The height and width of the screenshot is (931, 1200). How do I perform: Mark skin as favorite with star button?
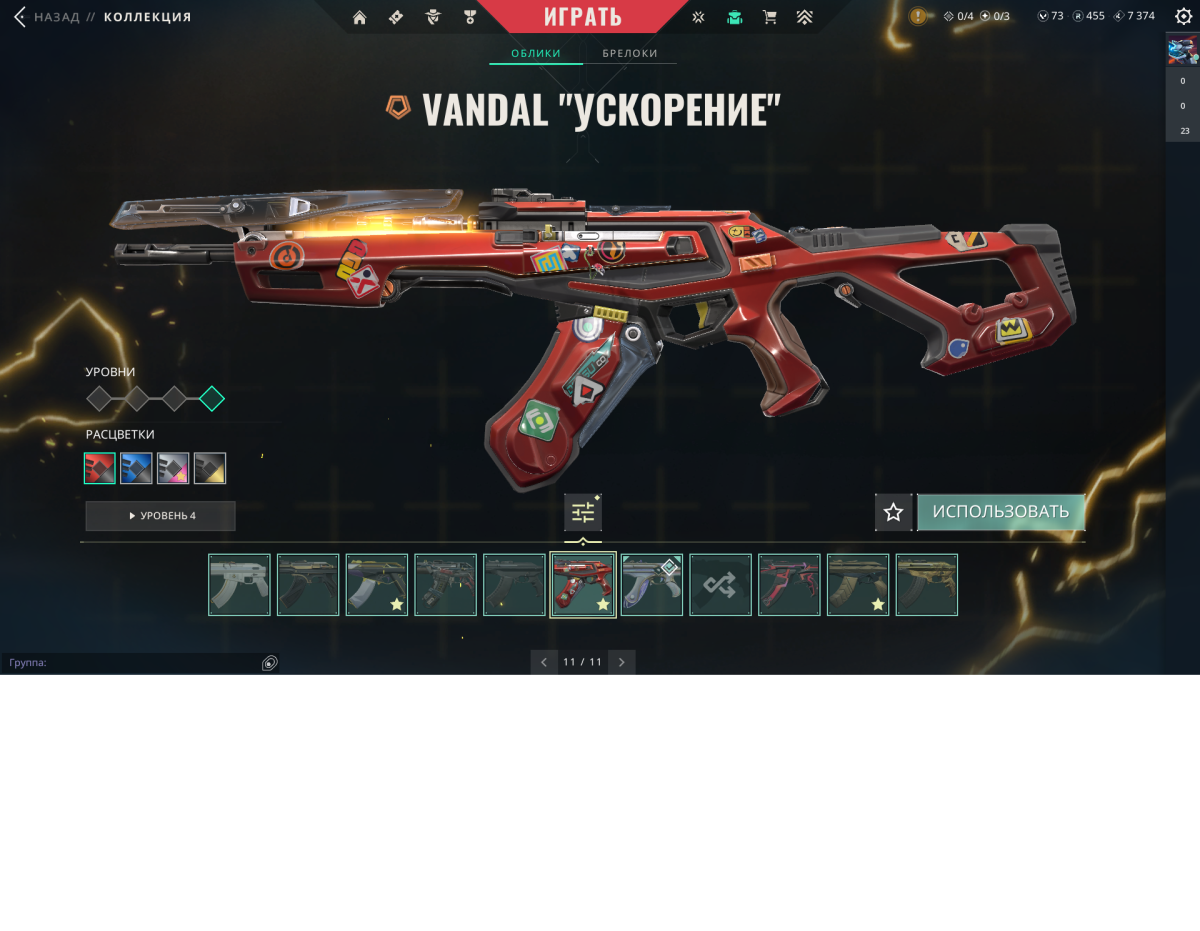point(893,512)
